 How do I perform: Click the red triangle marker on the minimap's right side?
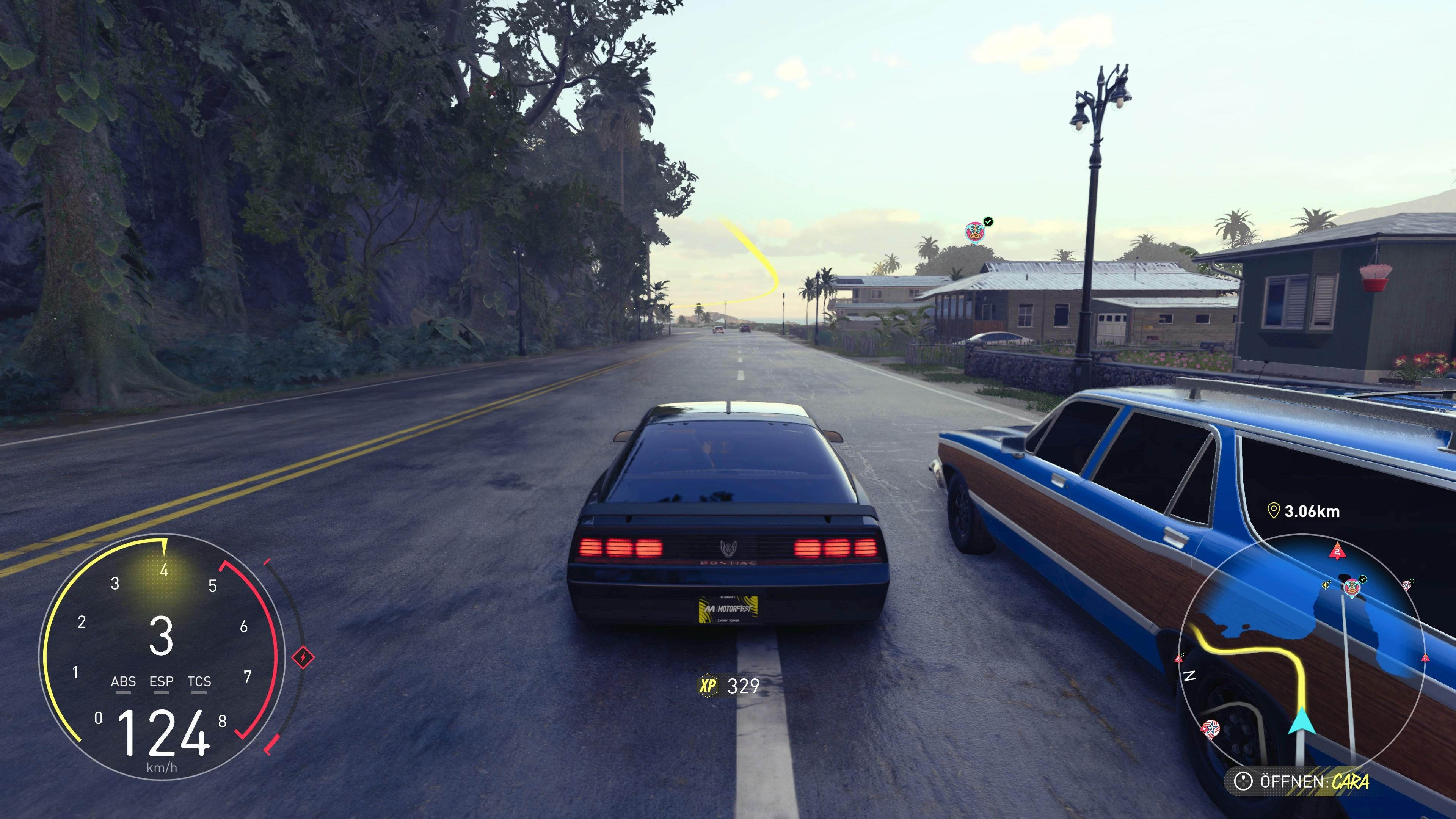(1426, 658)
